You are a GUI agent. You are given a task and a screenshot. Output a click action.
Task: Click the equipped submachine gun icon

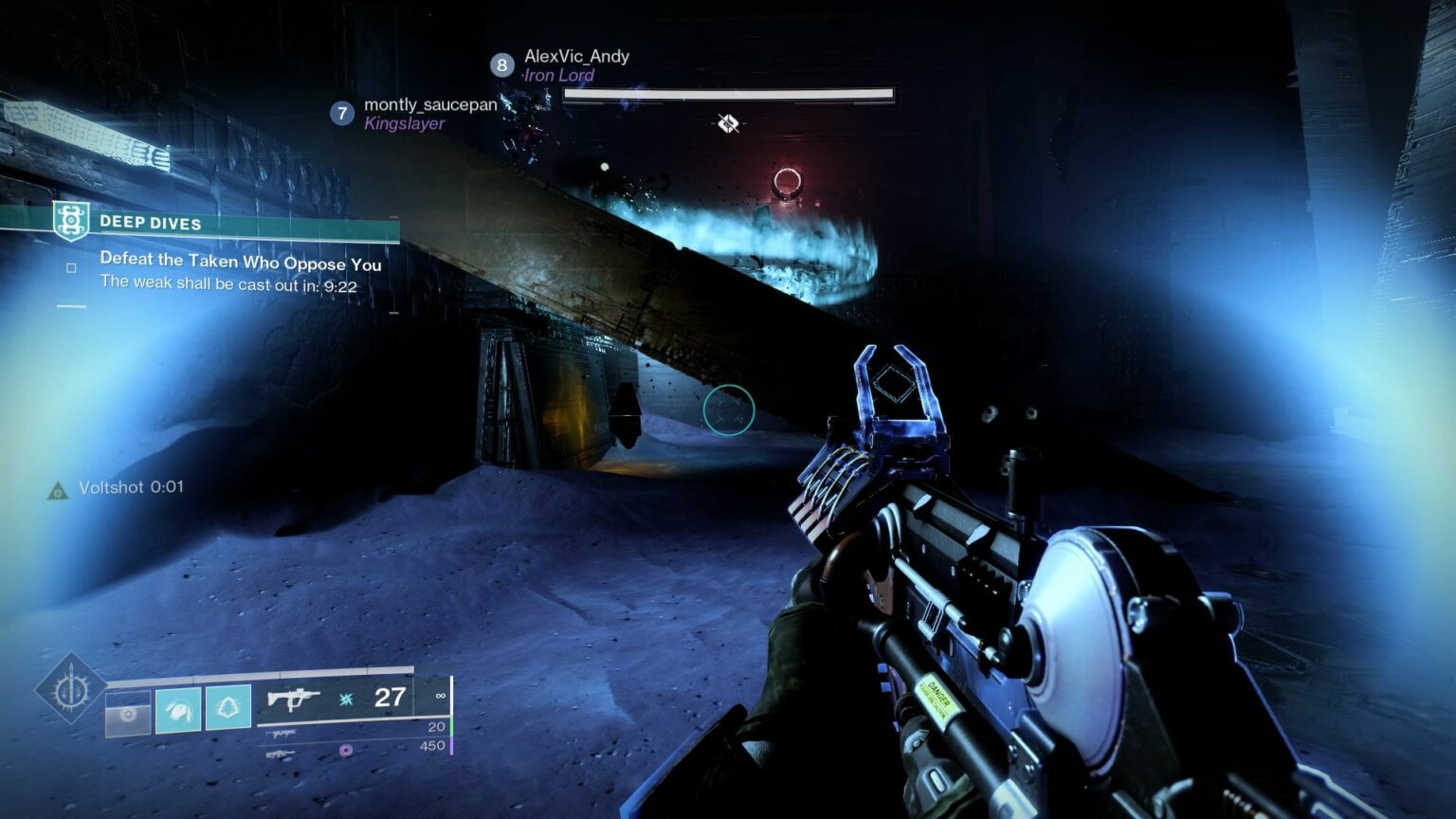click(x=294, y=697)
